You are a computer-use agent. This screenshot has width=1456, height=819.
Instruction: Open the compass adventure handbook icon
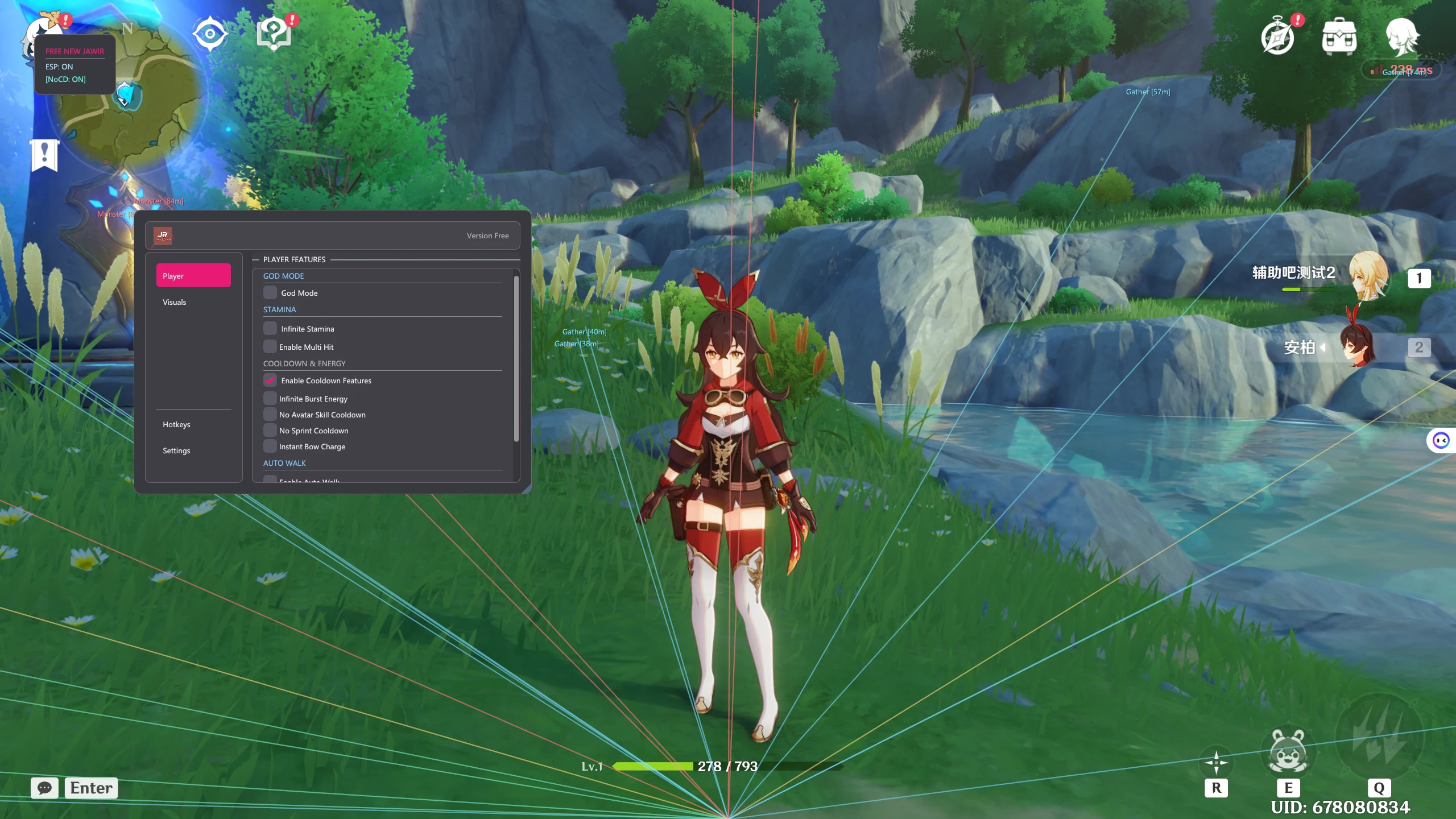click(1277, 37)
